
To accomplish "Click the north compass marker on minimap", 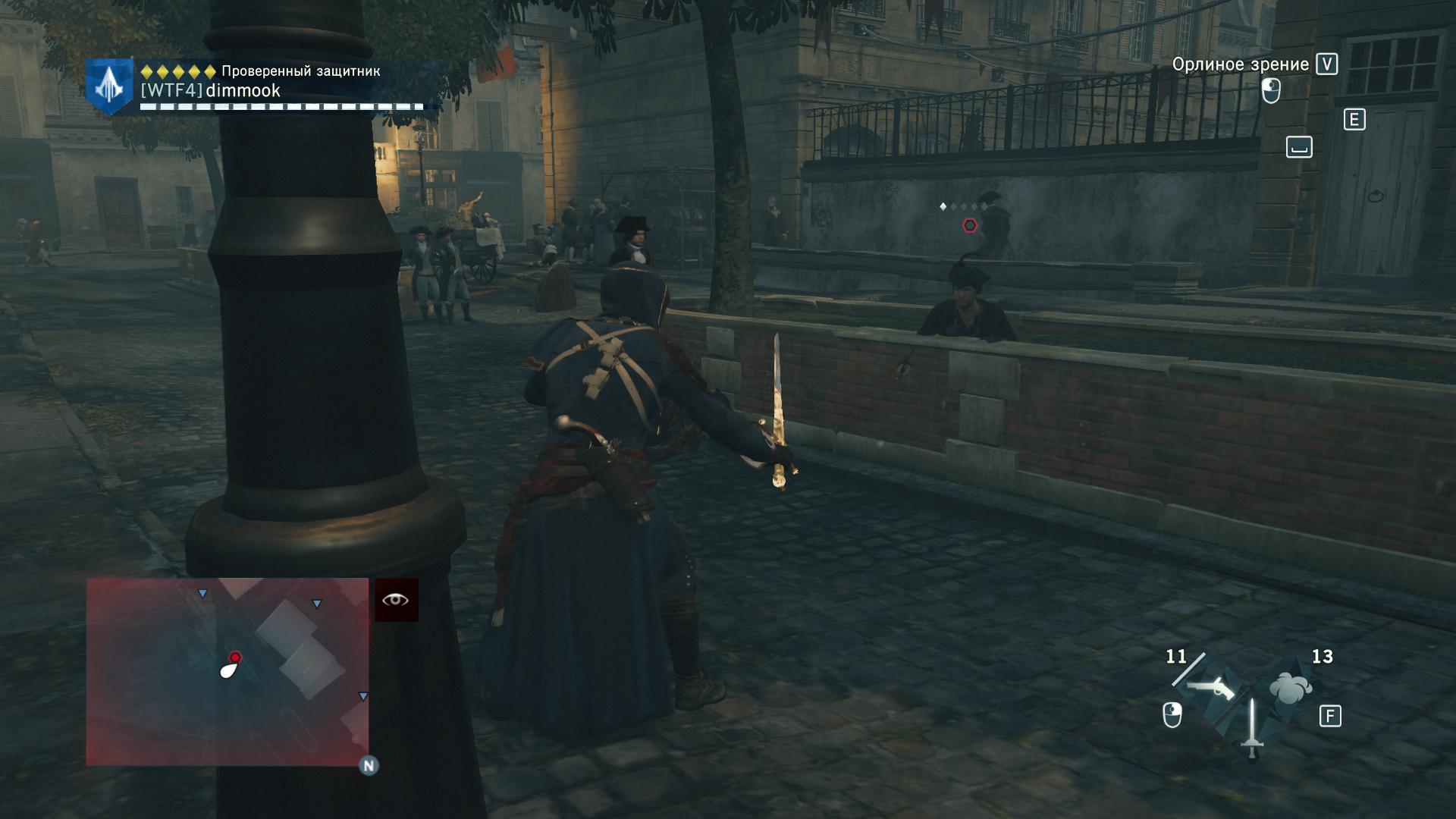I will point(369,765).
